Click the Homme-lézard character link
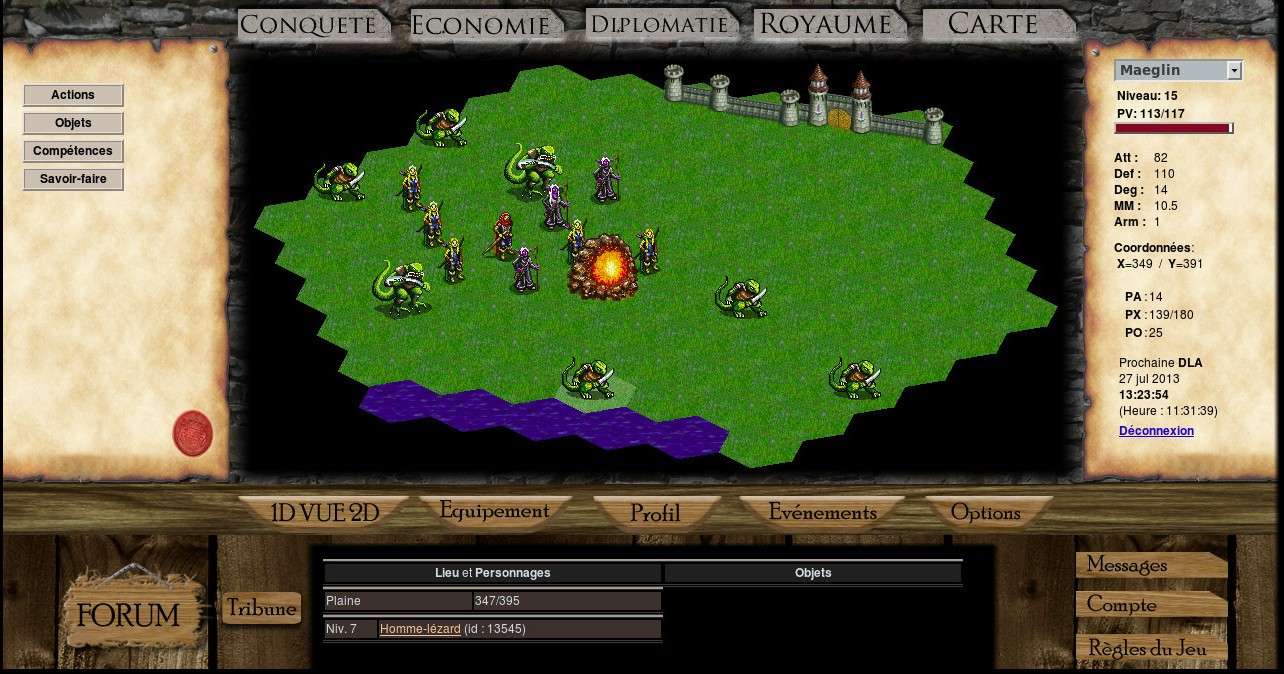 pyautogui.click(x=420, y=629)
